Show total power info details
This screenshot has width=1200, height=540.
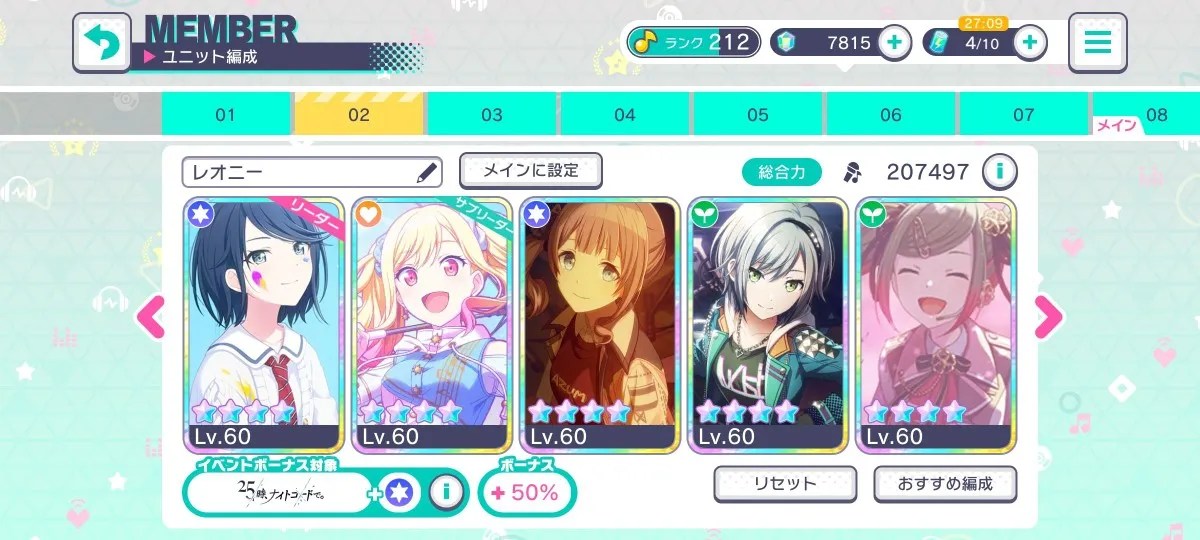coord(998,172)
